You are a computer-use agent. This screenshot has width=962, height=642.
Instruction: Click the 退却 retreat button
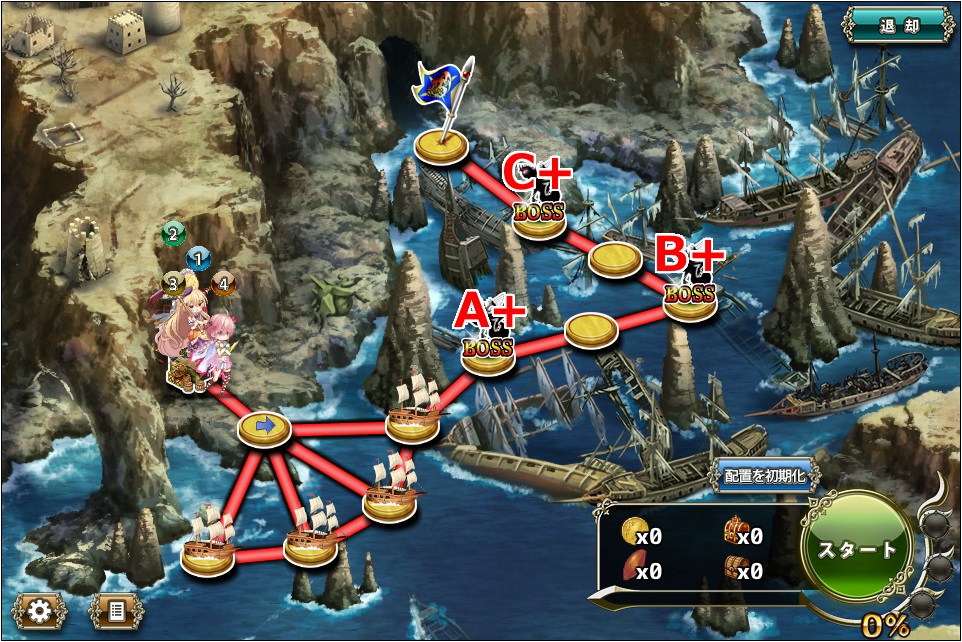898,27
